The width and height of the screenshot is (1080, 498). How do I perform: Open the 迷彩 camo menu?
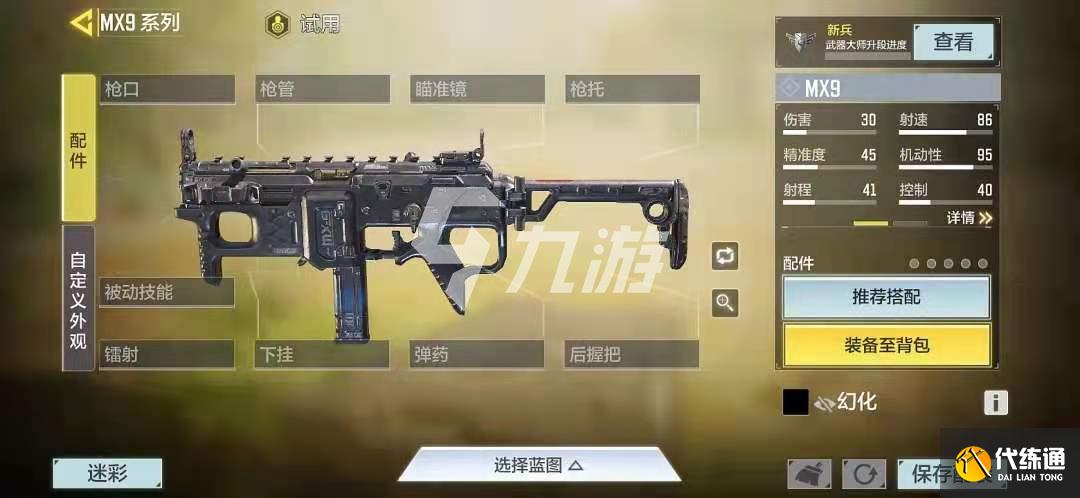pos(108,473)
